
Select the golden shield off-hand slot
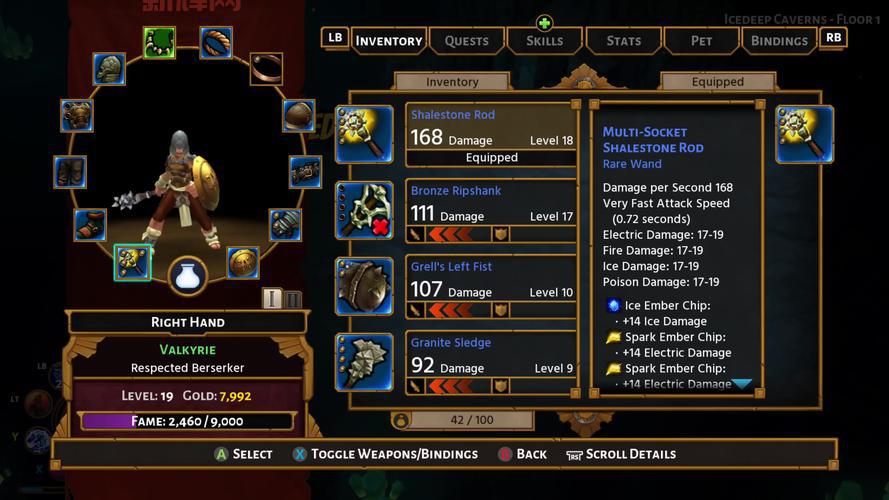pos(242,262)
